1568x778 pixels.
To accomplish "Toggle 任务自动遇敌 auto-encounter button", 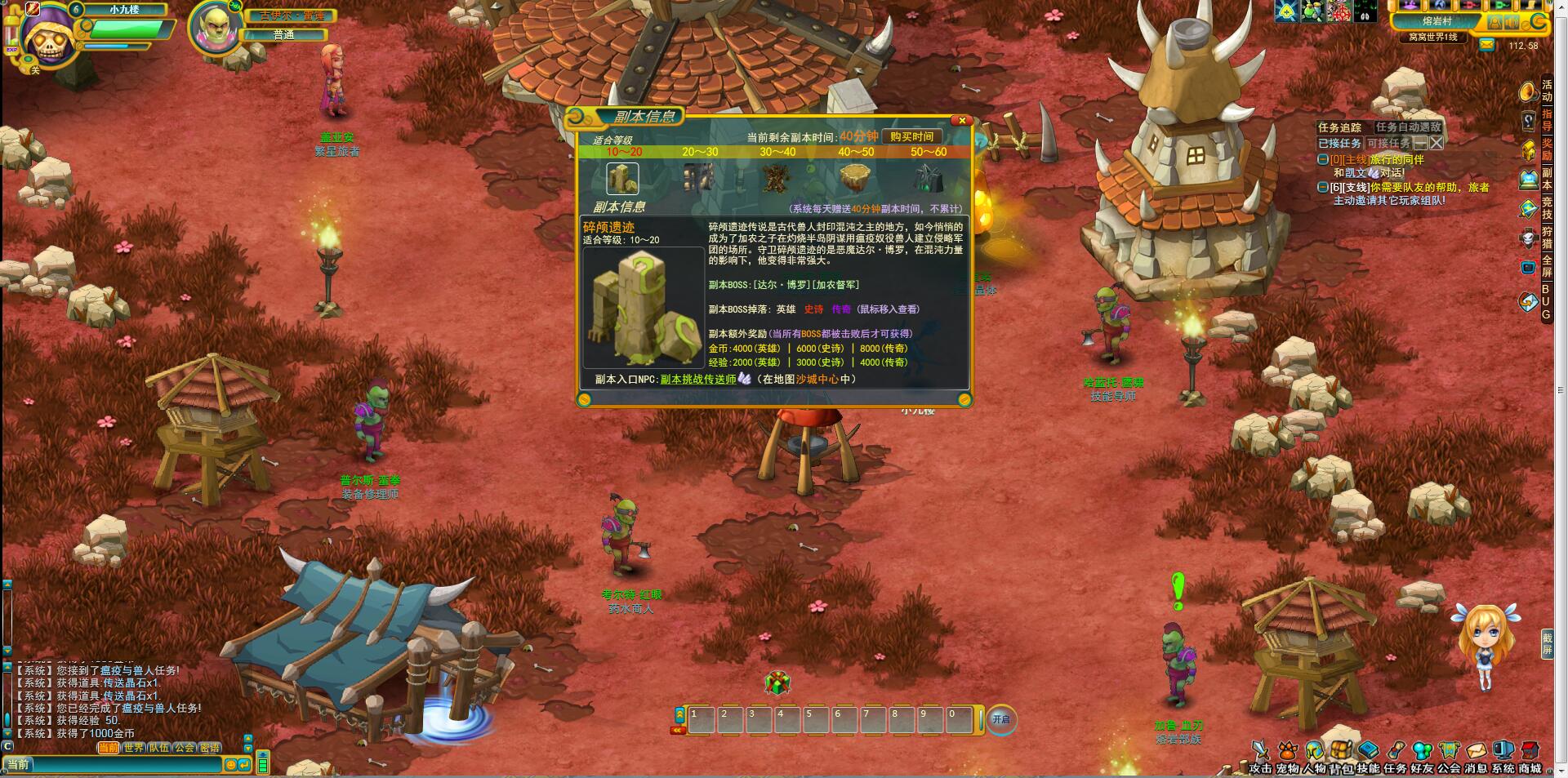I will coord(1409,127).
